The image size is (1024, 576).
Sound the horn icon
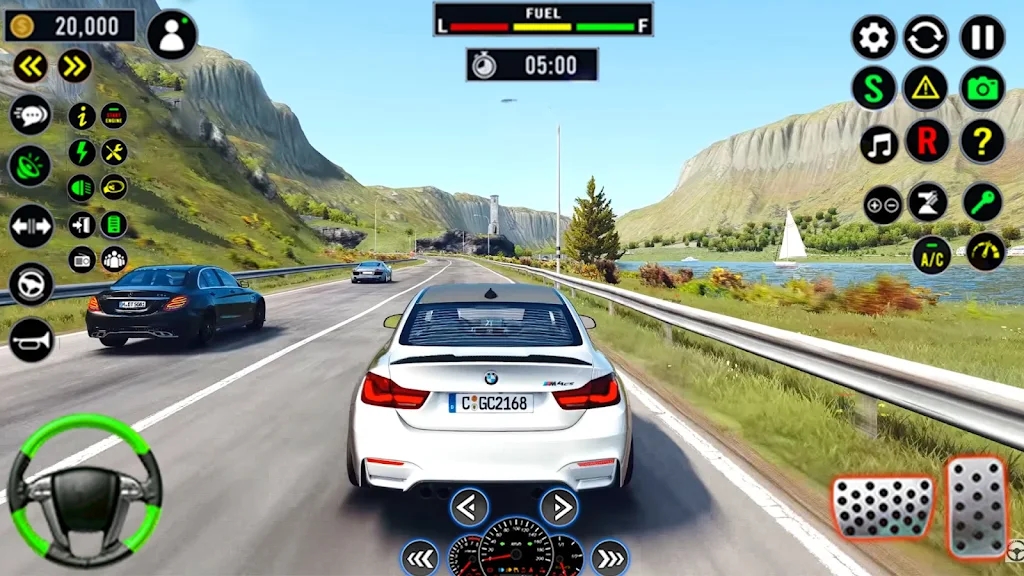point(31,340)
